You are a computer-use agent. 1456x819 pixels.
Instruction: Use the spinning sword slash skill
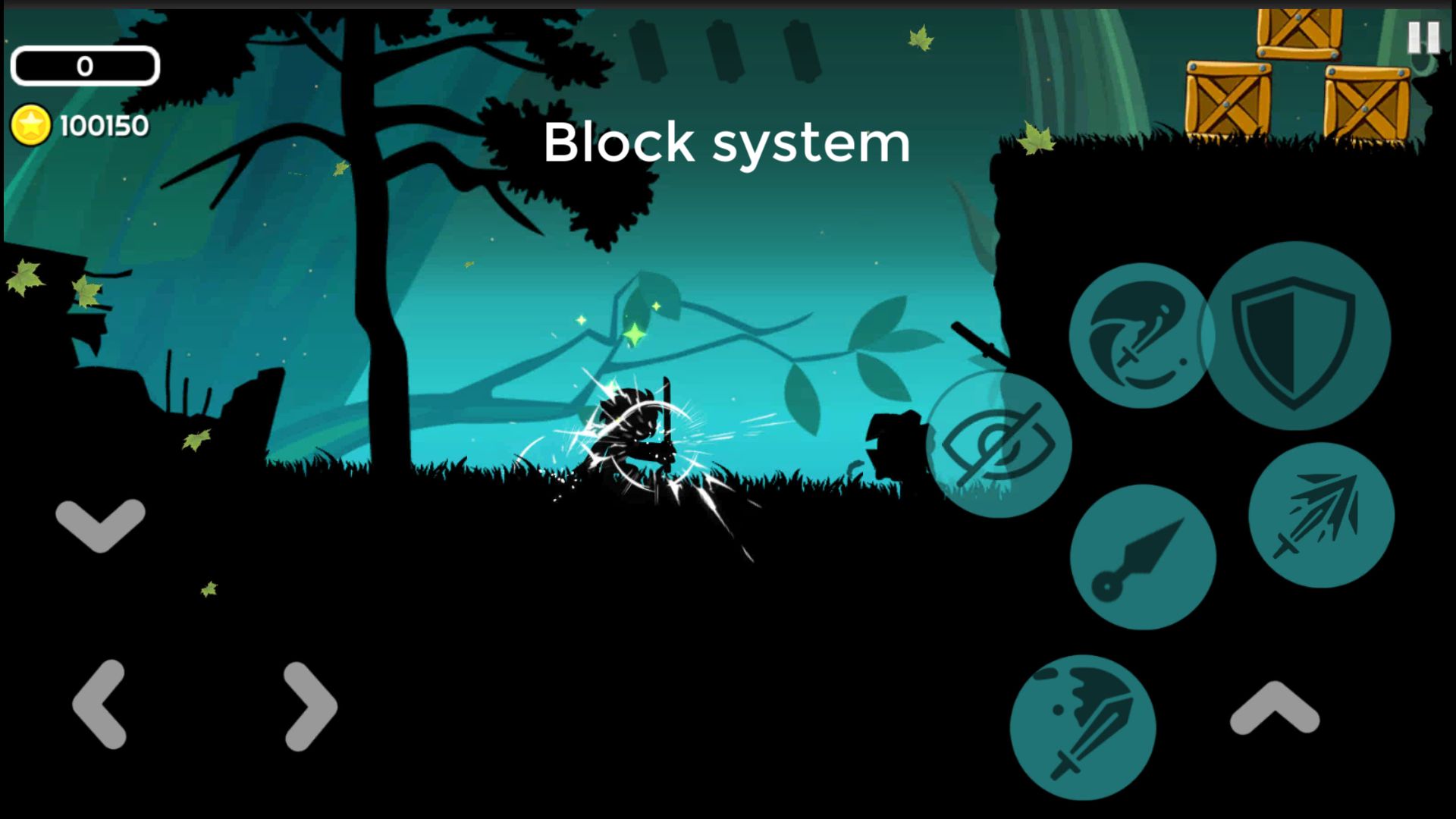[x=1139, y=335]
